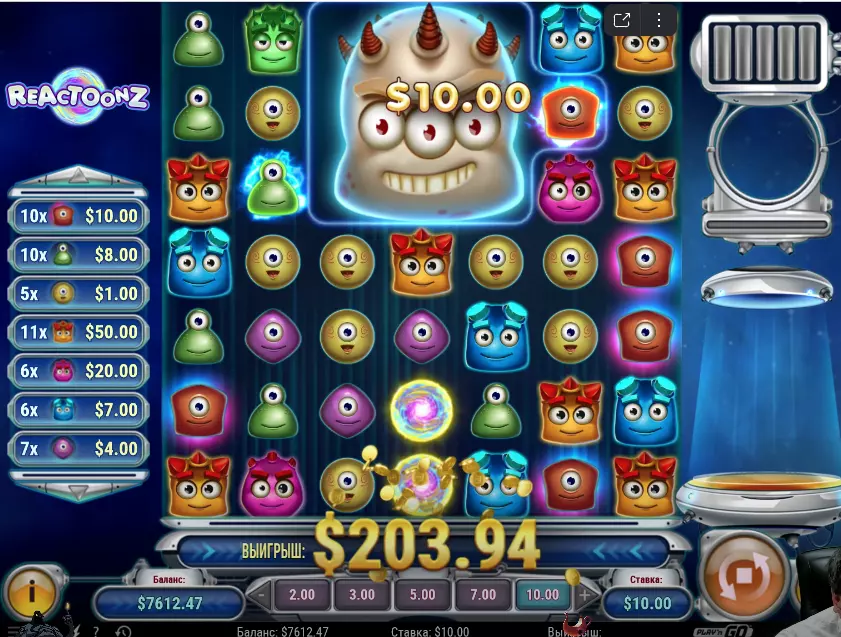The image size is (841, 637).
Task: Choose the 3.00 bet option
Action: pos(361,594)
